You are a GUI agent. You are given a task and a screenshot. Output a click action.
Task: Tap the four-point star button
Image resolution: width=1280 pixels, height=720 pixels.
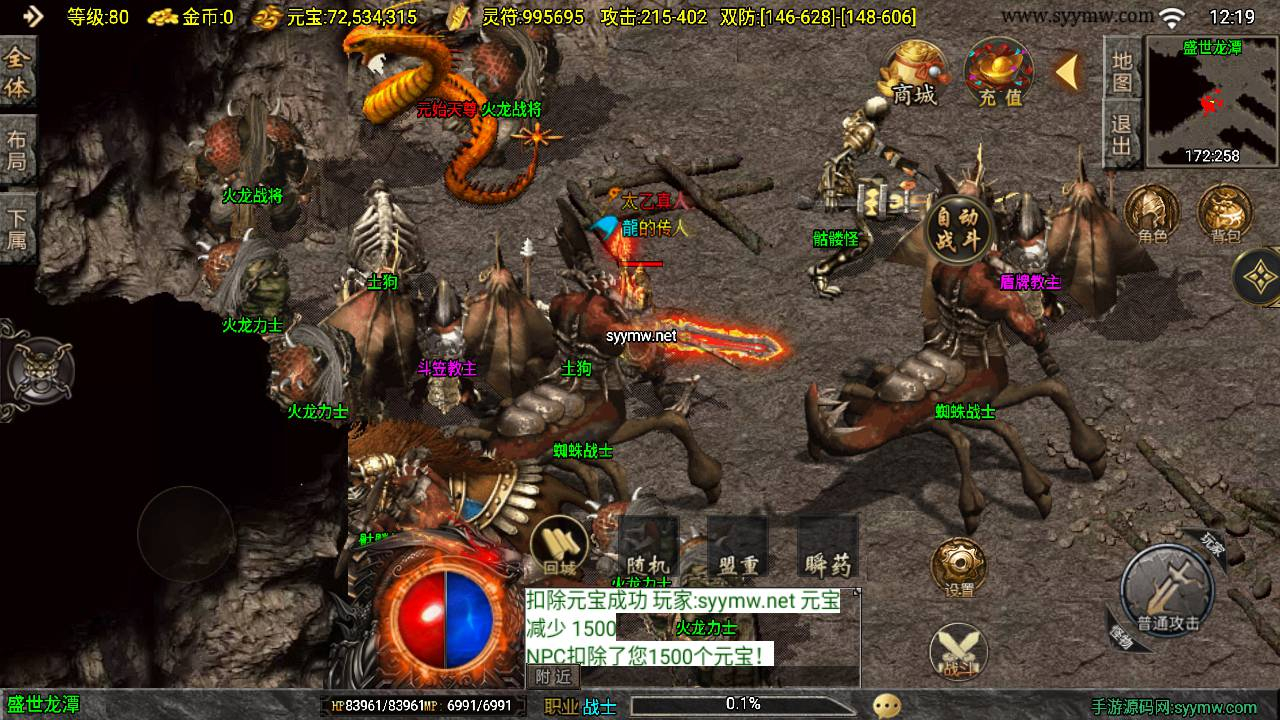(1259, 275)
